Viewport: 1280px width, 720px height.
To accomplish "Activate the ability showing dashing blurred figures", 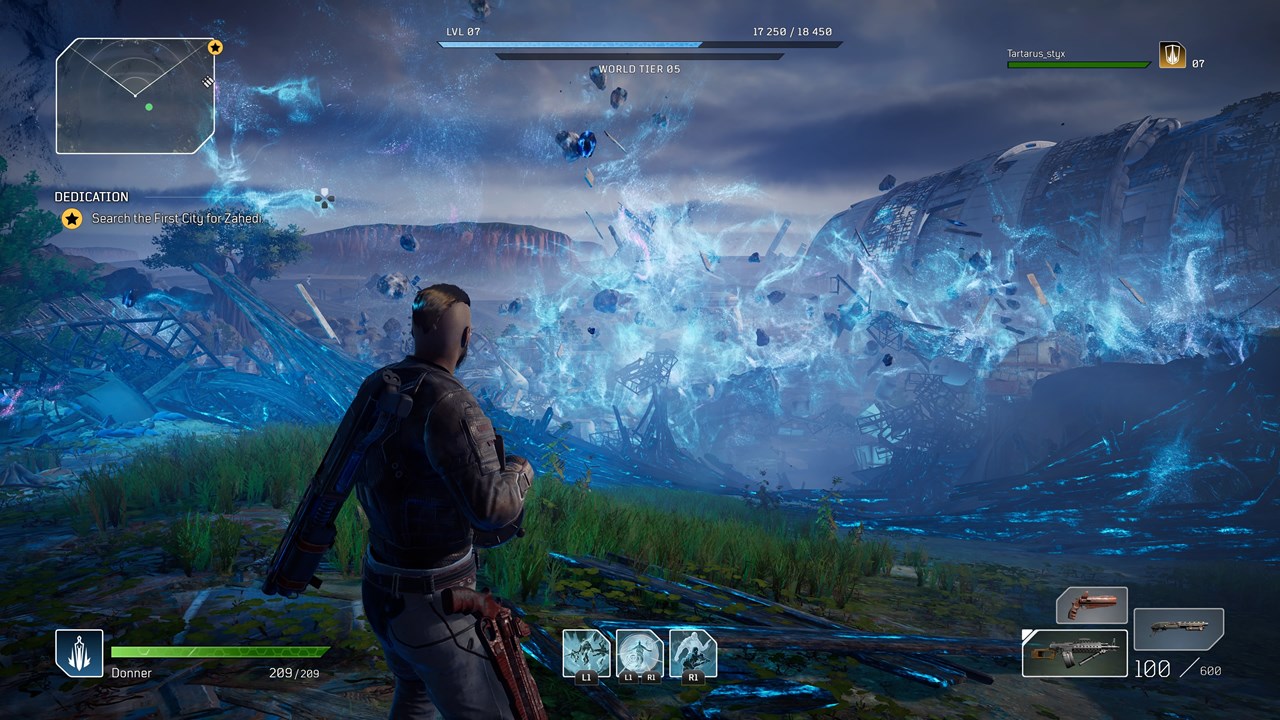I will click(586, 653).
